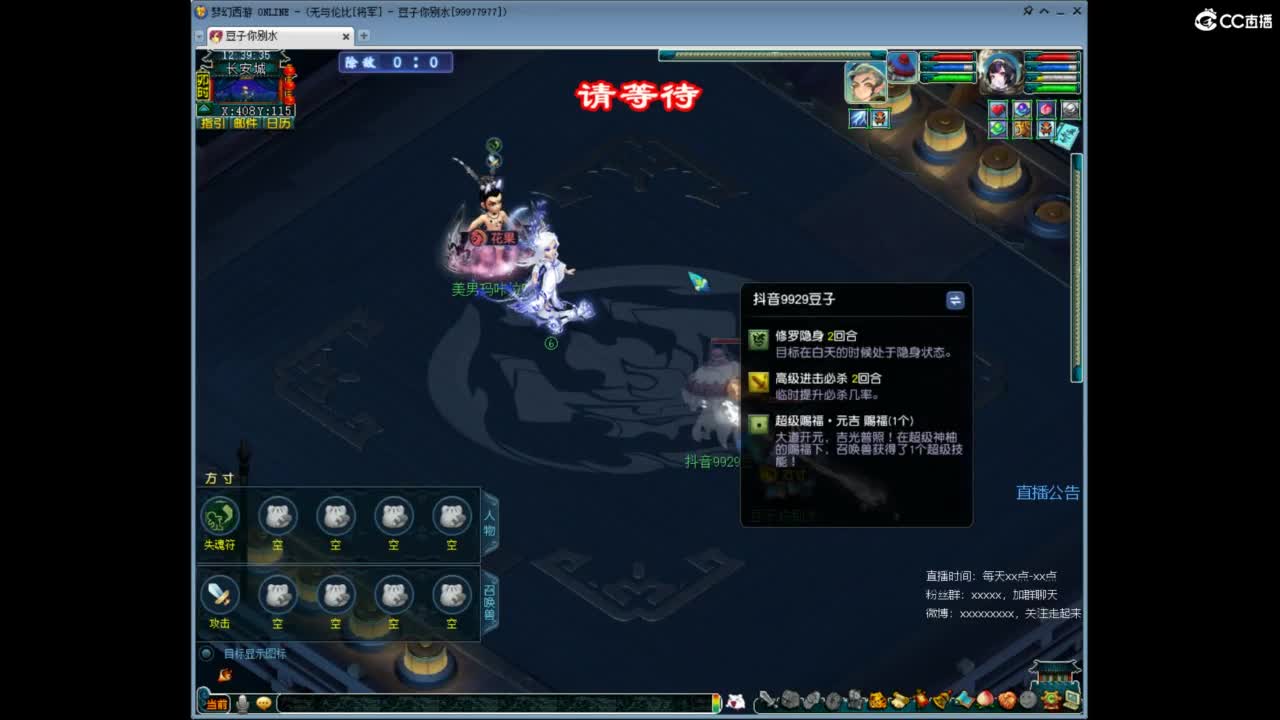The width and height of the screenshot is (1280, 720).
Task: Select the 失魂符 pet skill icon
Action: 220,516
